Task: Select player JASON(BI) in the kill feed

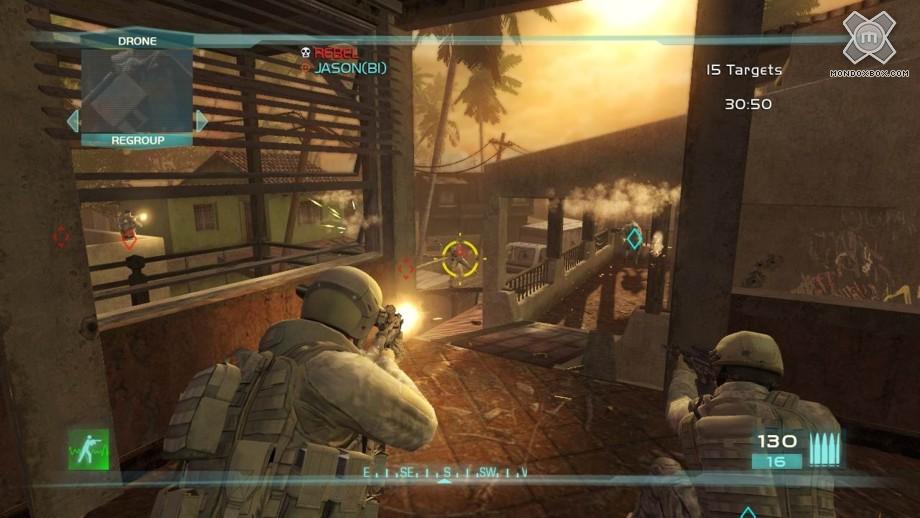Action: click(x=349, y=68)
